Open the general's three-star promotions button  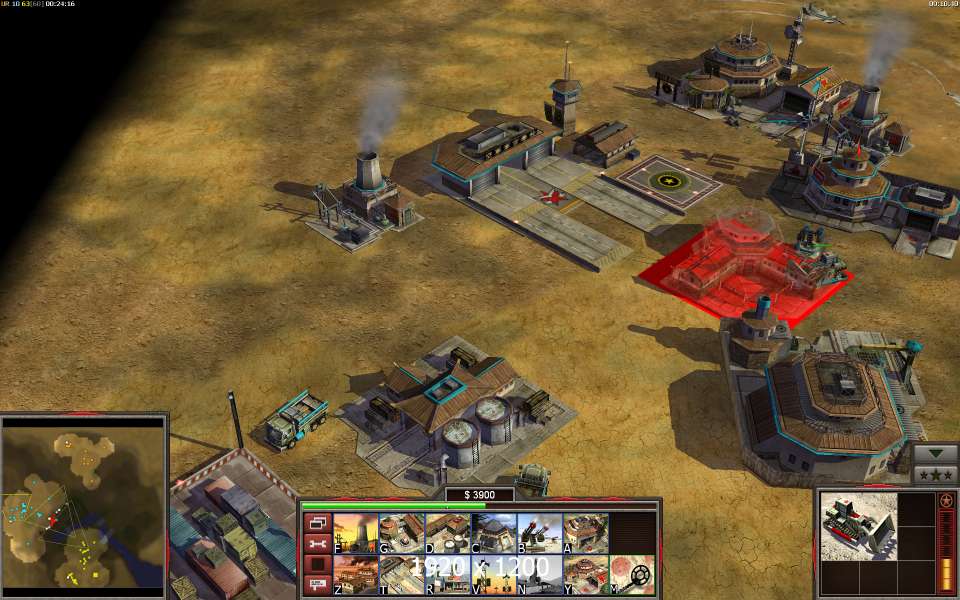coord(935,473)
